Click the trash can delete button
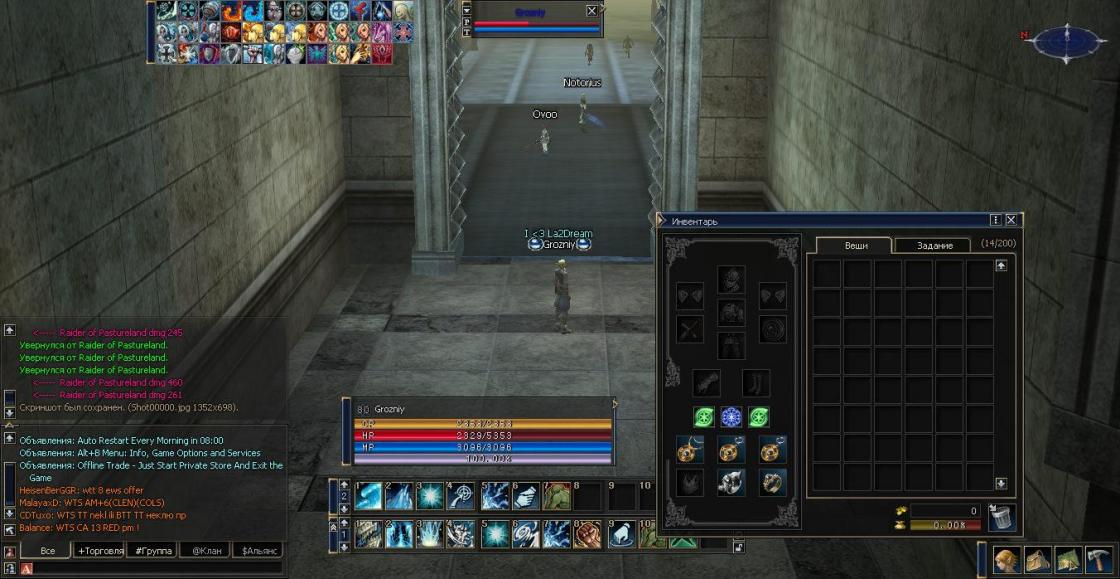The height and width of the screenshot is (579, 1120). (1001, 517)
